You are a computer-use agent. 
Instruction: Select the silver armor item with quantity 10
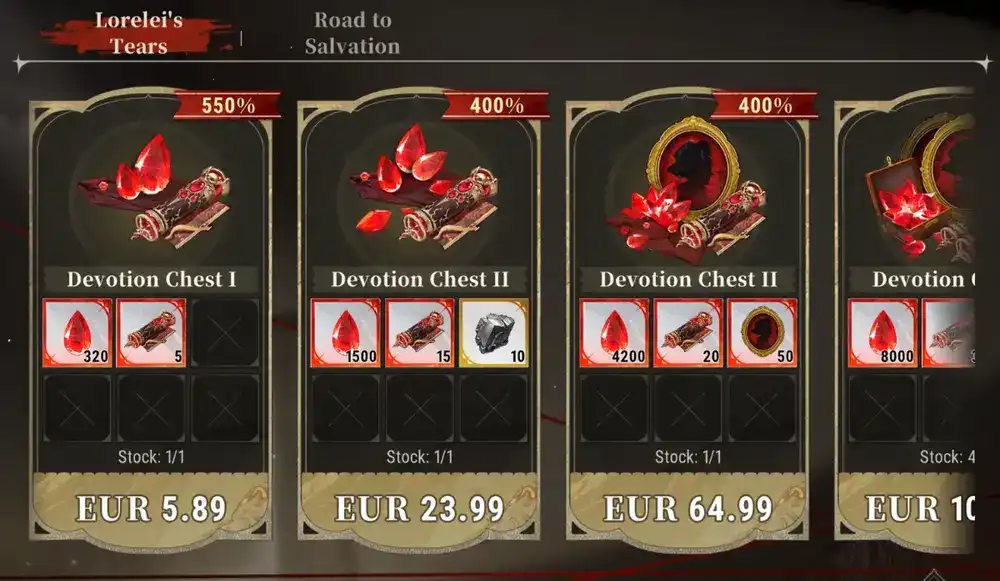pos(493,332)
